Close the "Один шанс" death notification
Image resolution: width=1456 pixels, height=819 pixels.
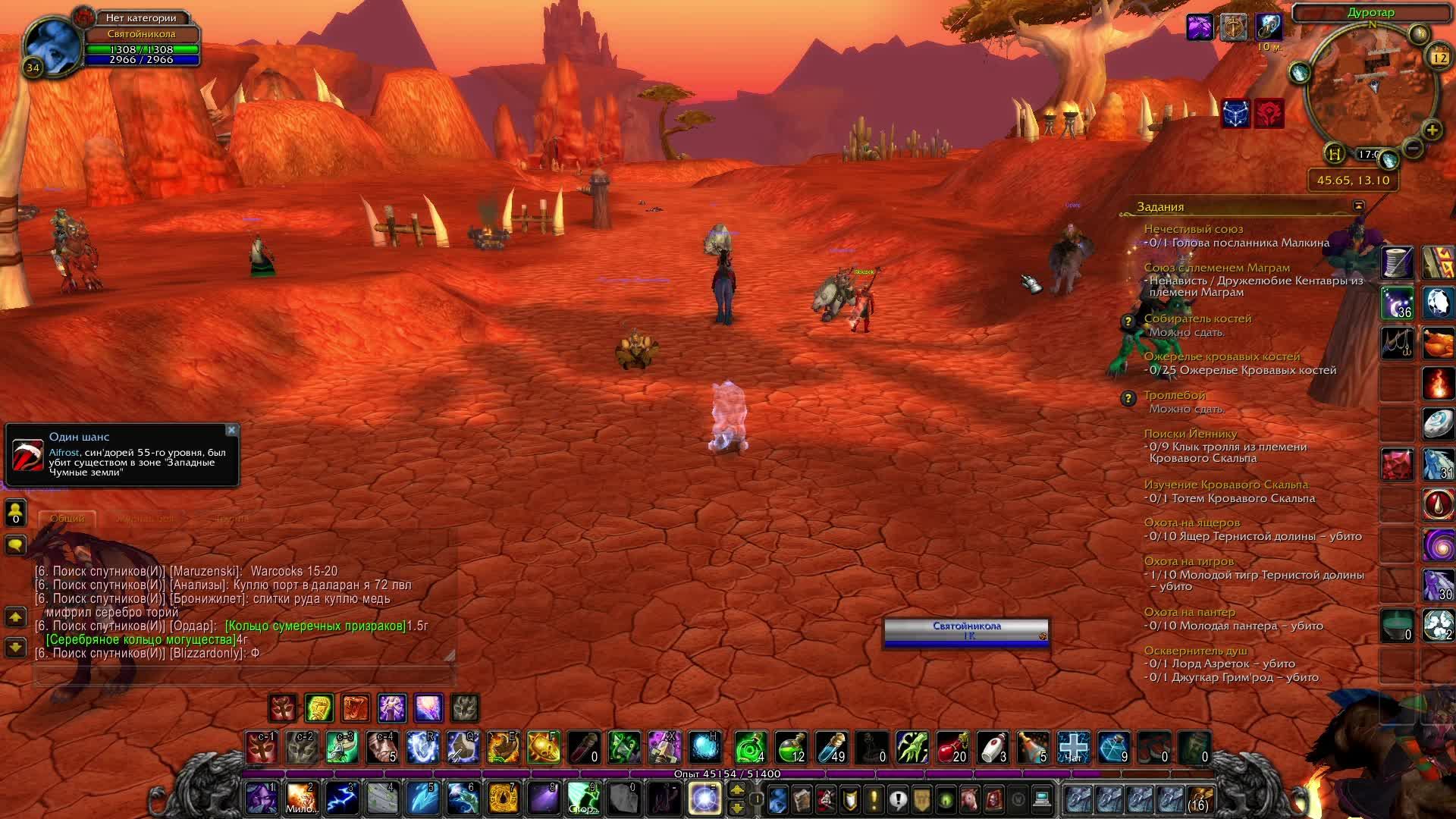coord(231,431)
